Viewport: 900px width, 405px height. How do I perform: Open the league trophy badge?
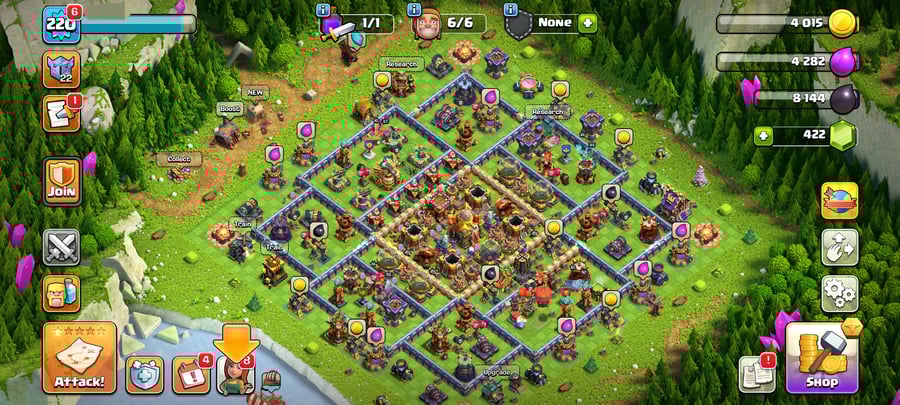[60, 69]
